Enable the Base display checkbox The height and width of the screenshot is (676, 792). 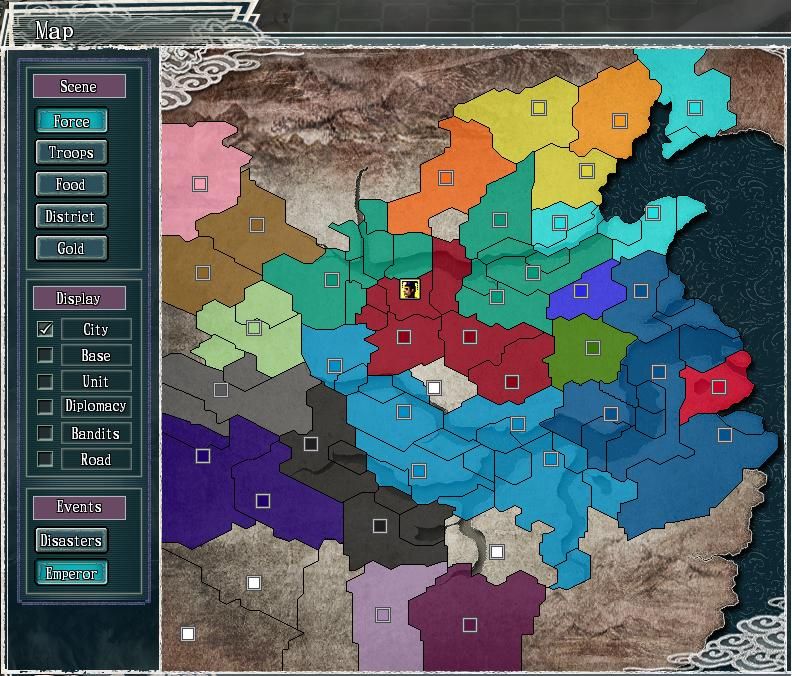point(45,355)
